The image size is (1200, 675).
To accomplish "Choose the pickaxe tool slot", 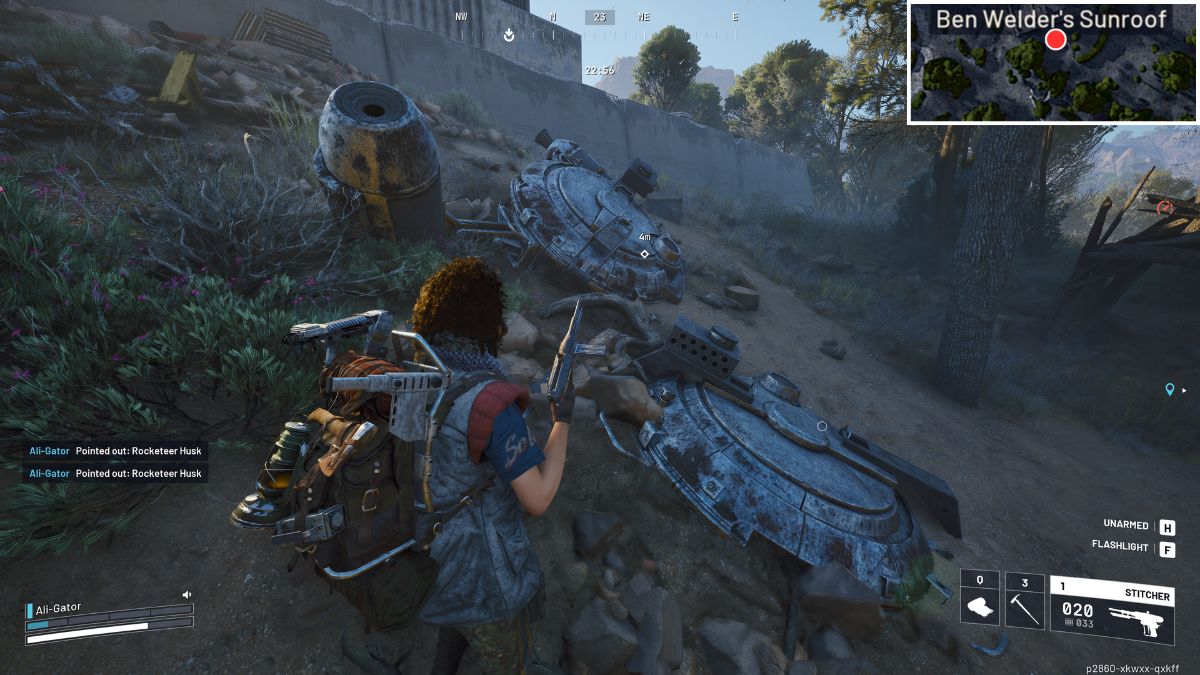I will 1024,600.
